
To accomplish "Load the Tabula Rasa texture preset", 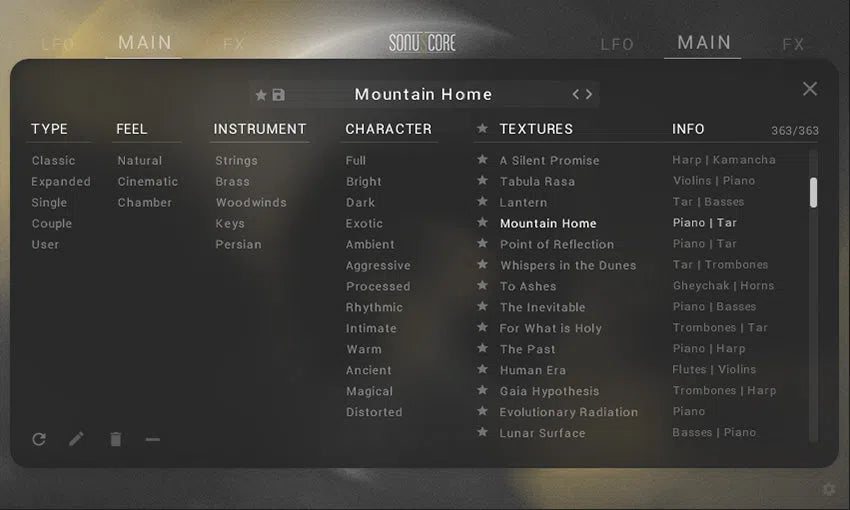I will (x=537, y=181).
